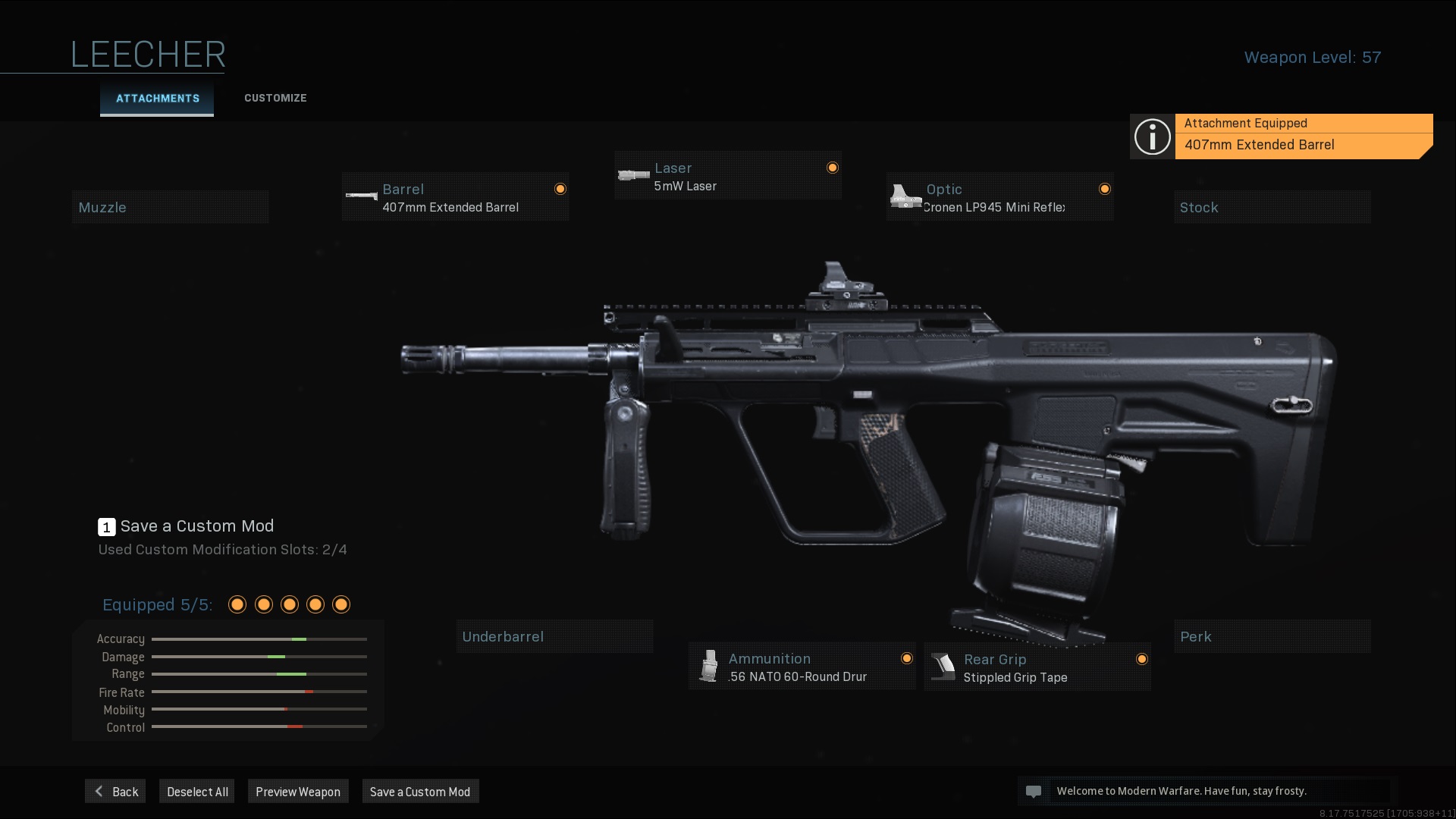Viewport: 1456px width, 819px height.
Task: Select the empty Muzzle slot
Action: click(170, 207)
